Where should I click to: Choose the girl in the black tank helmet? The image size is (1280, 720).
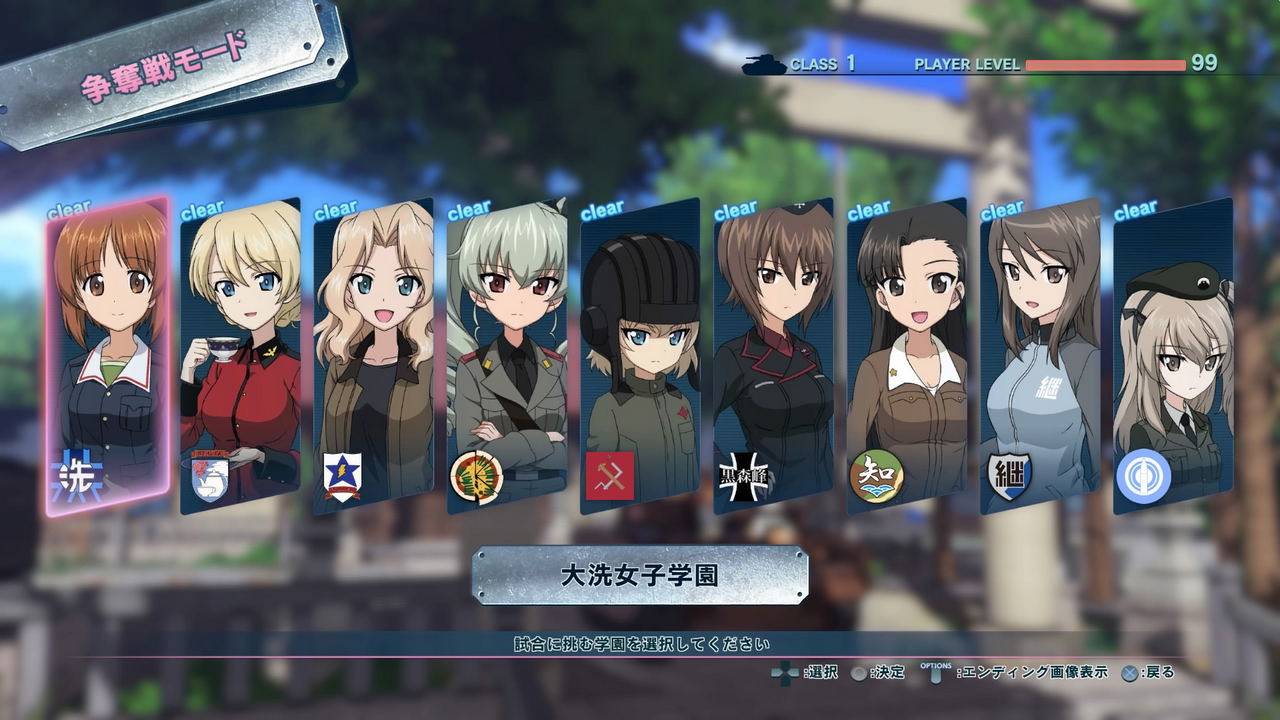(x=640, y=355)
